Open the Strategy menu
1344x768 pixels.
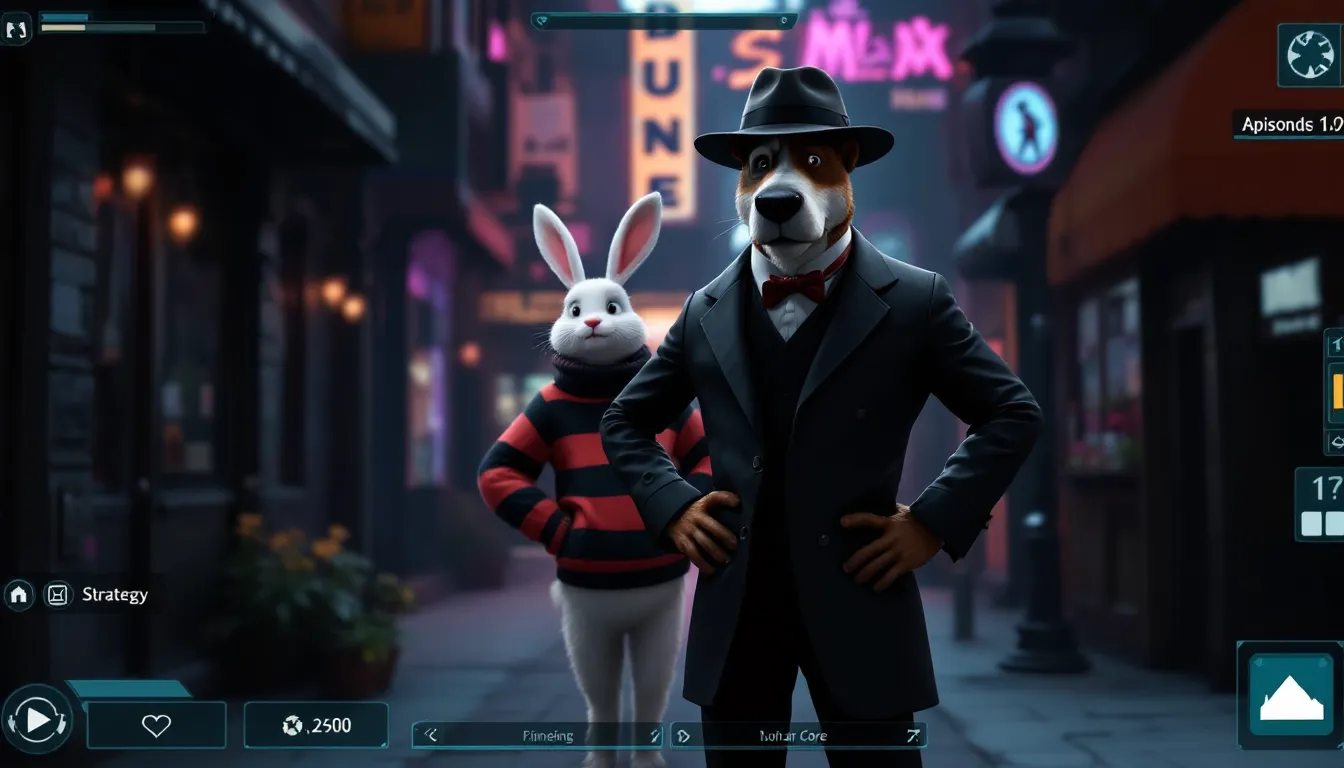[114, 595]
